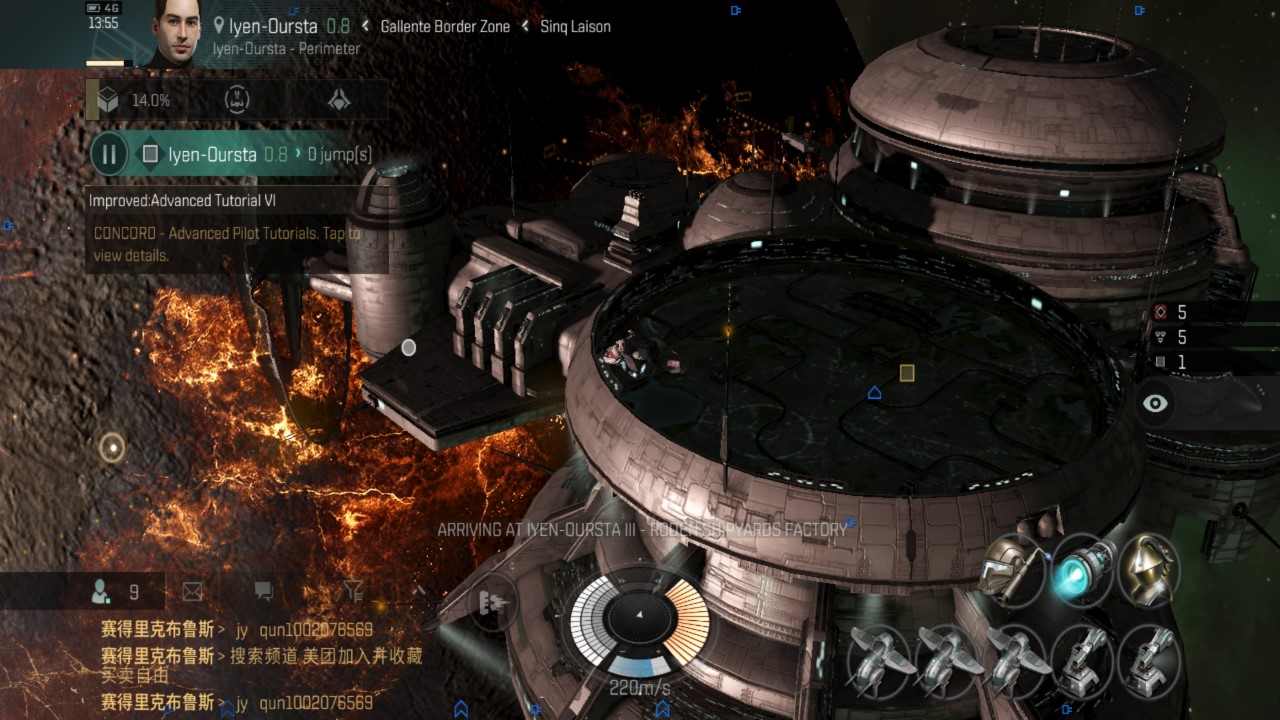Open the local pilots list showing 9
The width and height of the screenshot is (1280, 720).
click(116, 592)
